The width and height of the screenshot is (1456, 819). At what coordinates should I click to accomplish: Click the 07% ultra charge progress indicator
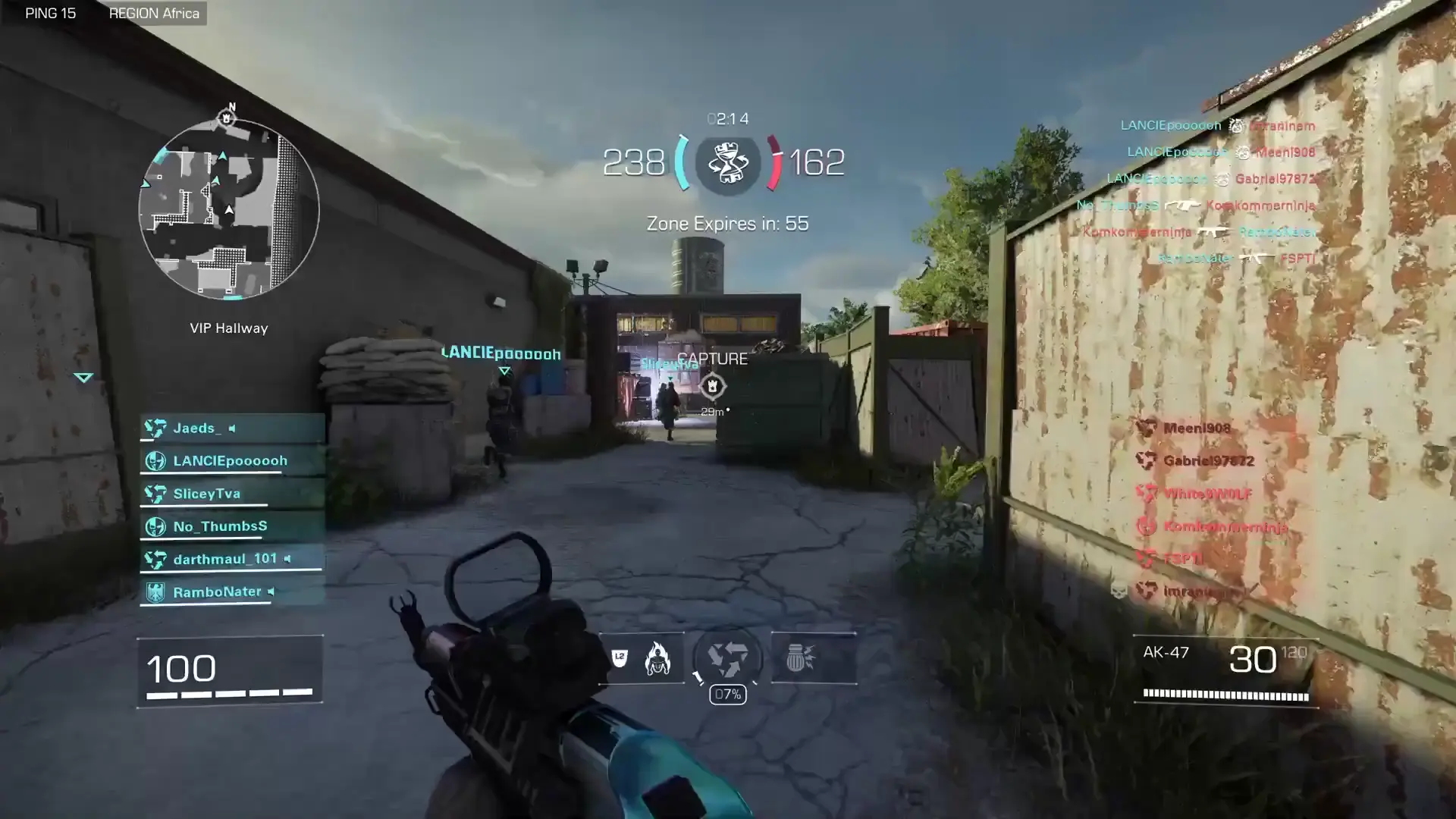tap(727, 694)
